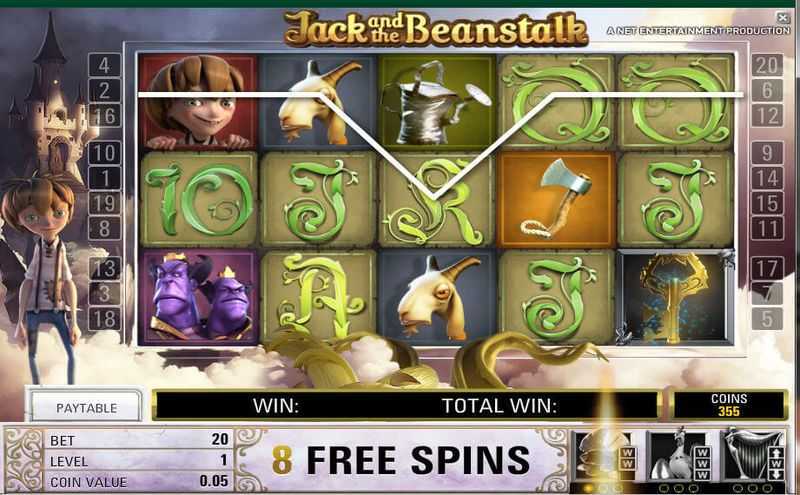Image resolution: width=800 pixels, height=495 pixels.
Task: Show payline number 6
Action: (x=767, y=91)
